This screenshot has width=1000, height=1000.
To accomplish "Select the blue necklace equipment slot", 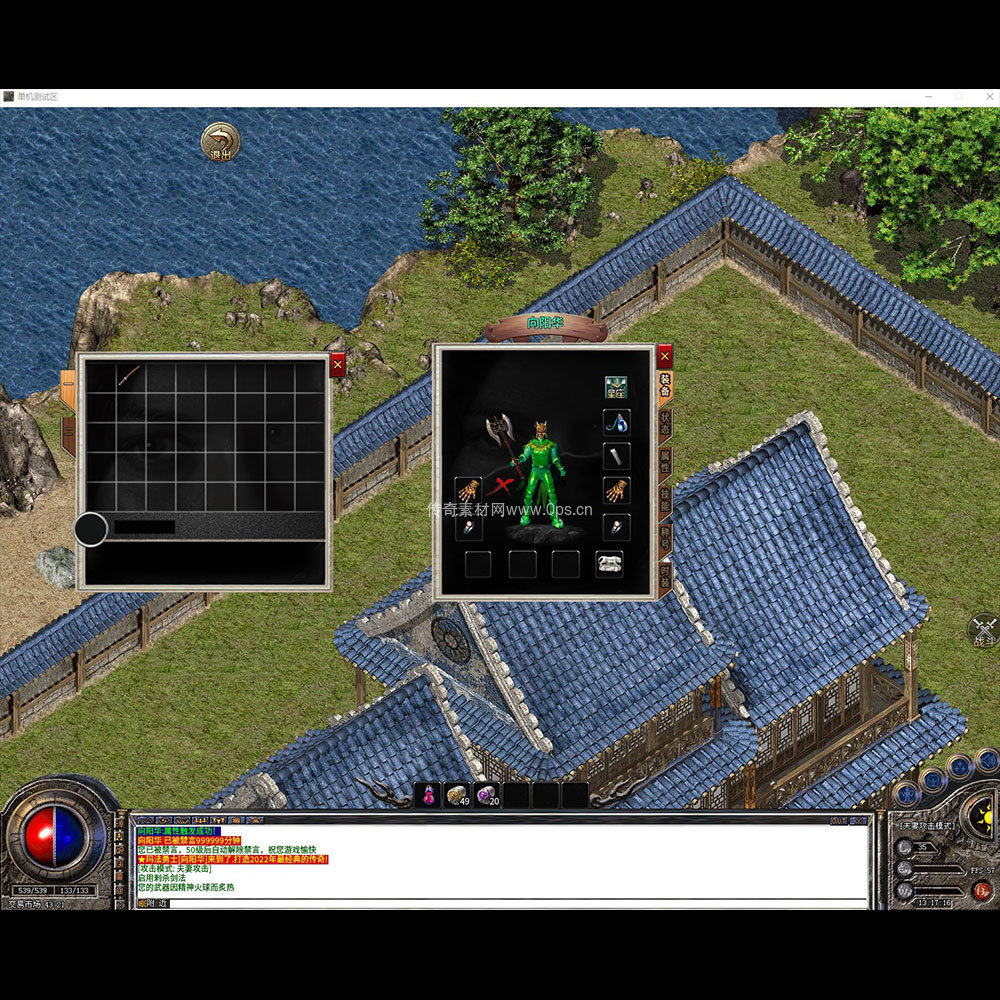I will pos(616,423).
